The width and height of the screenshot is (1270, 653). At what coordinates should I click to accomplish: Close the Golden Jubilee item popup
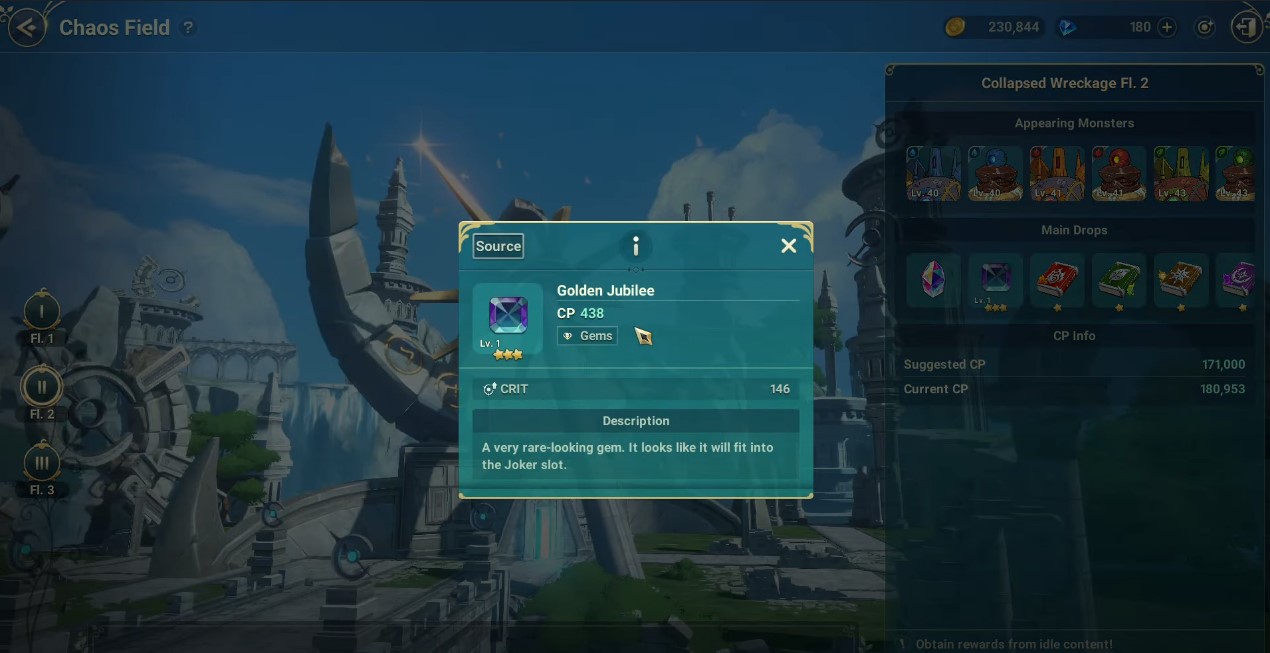788,246
